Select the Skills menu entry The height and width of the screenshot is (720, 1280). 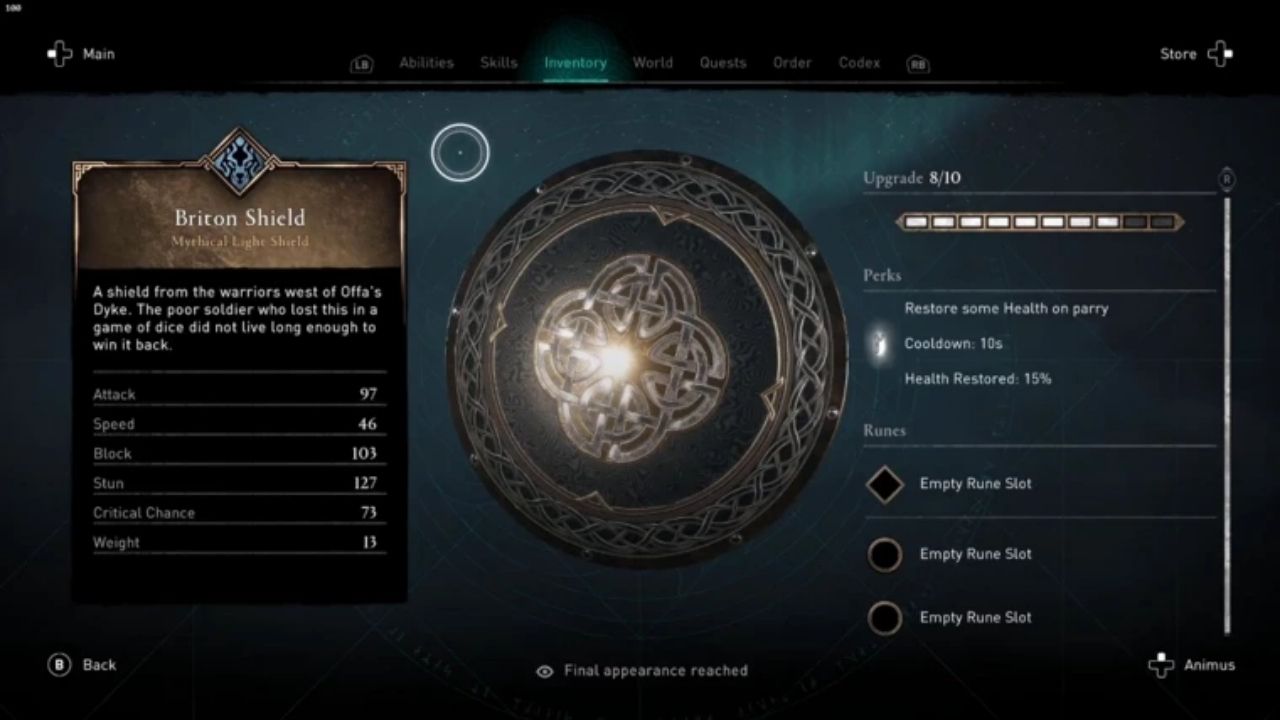498,62
